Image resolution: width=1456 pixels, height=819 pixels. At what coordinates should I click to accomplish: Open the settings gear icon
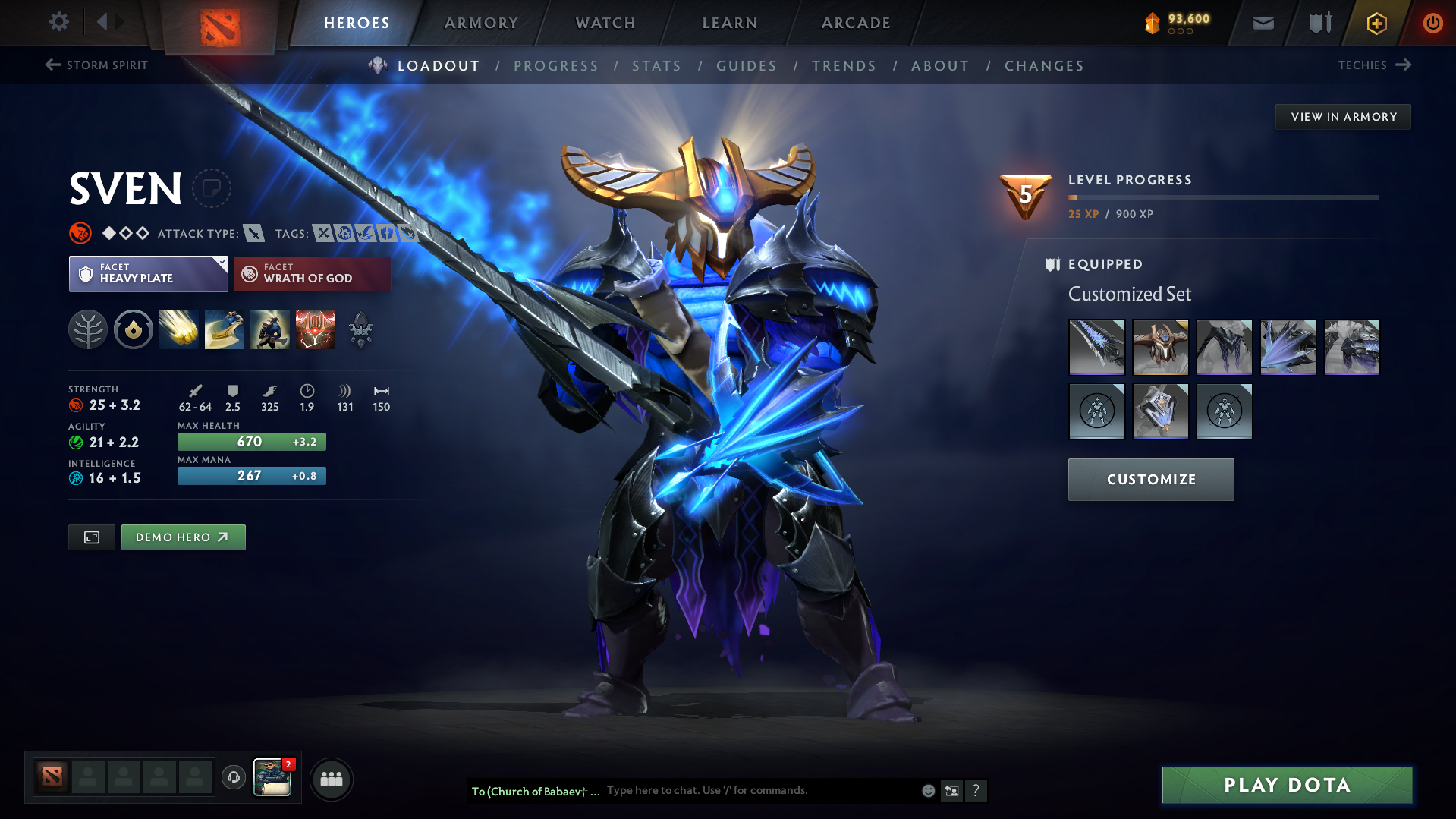(59, 22)
